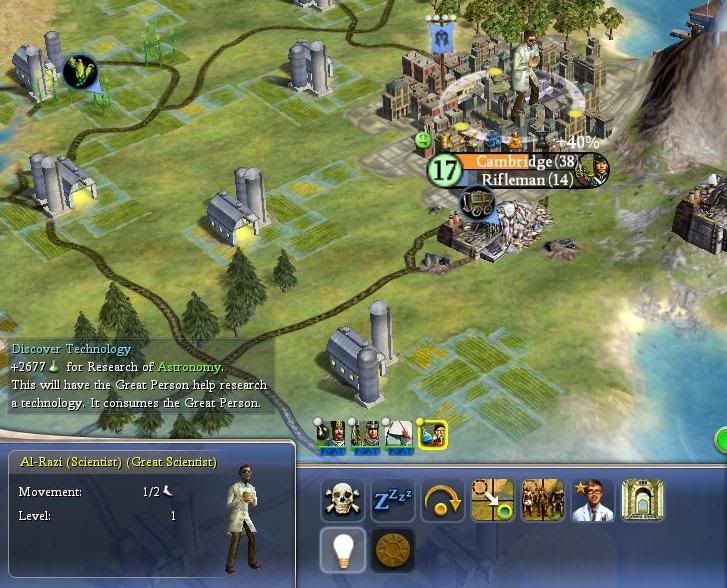Choose the move-all-units group command
727x588 pixels.
(543, 500)
